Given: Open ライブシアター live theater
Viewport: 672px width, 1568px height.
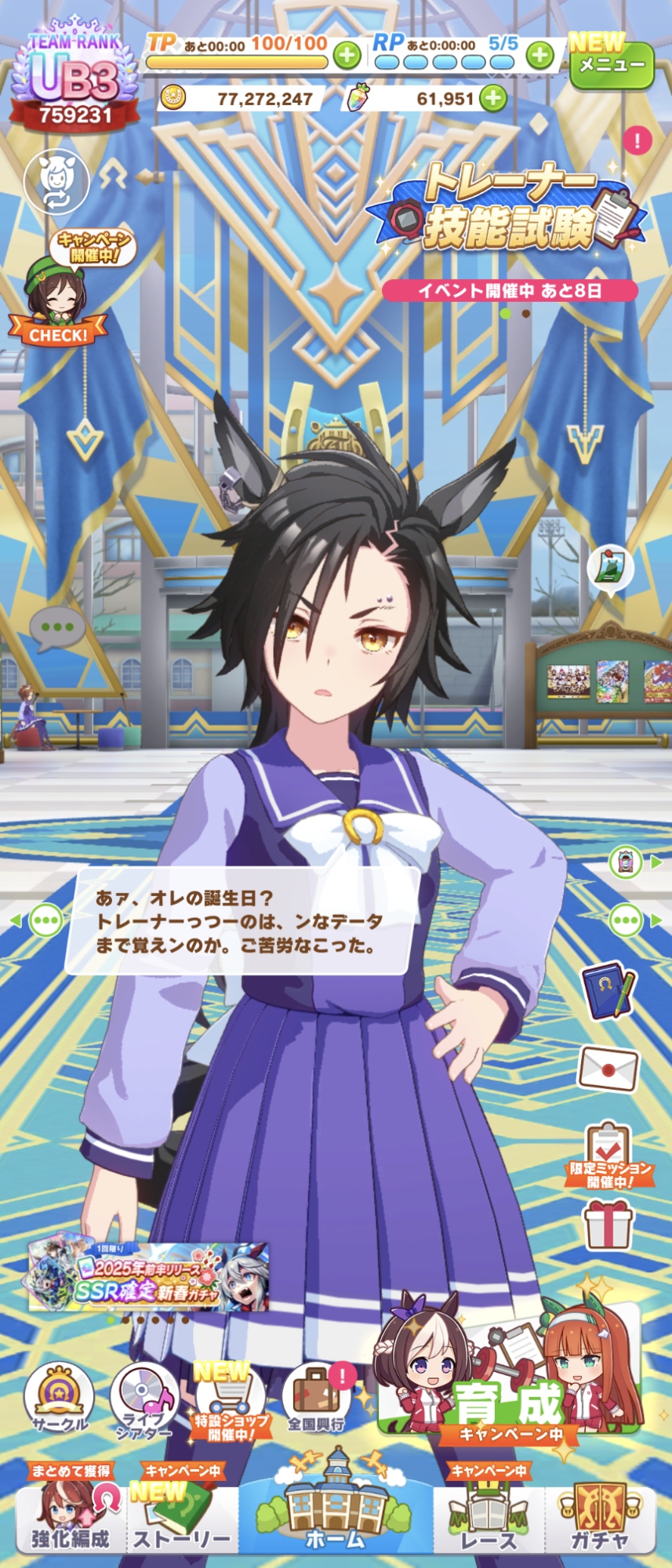Looking at the screenshot, I should [144, 1403].
